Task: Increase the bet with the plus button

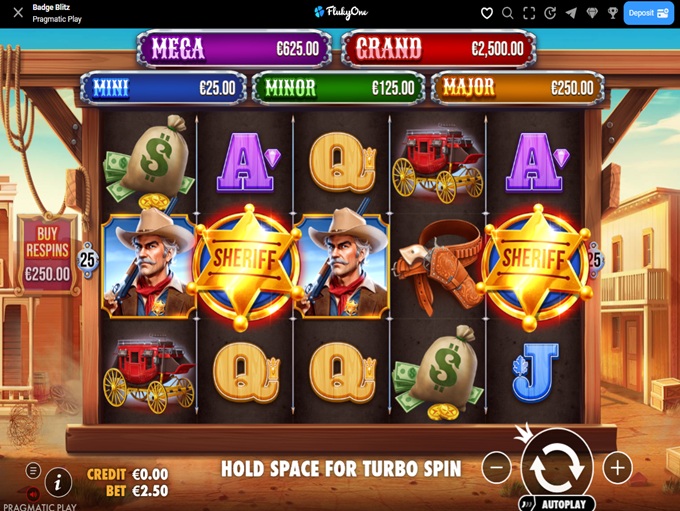Action: (617, 467)
